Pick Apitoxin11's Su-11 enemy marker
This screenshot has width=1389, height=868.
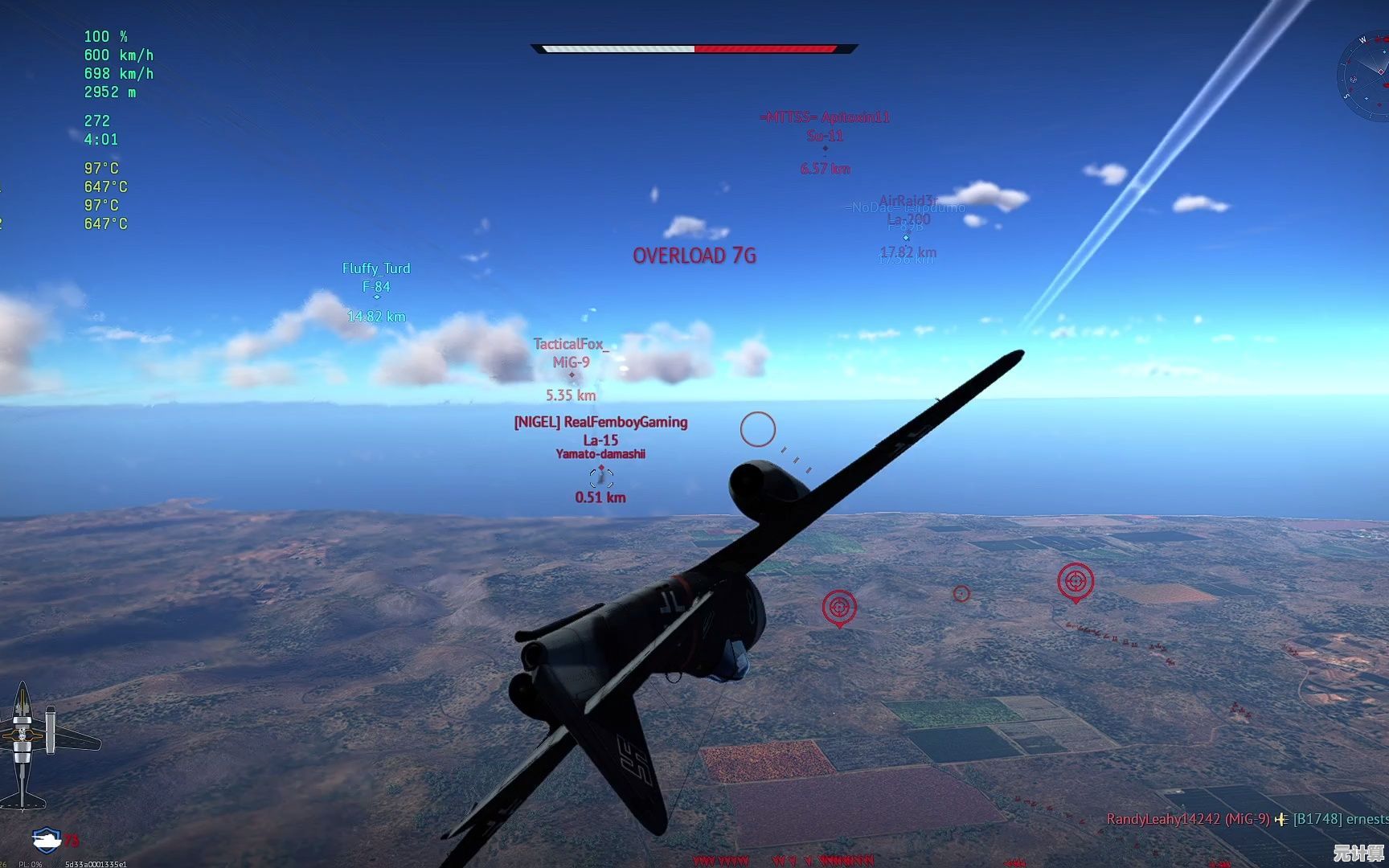825,149
